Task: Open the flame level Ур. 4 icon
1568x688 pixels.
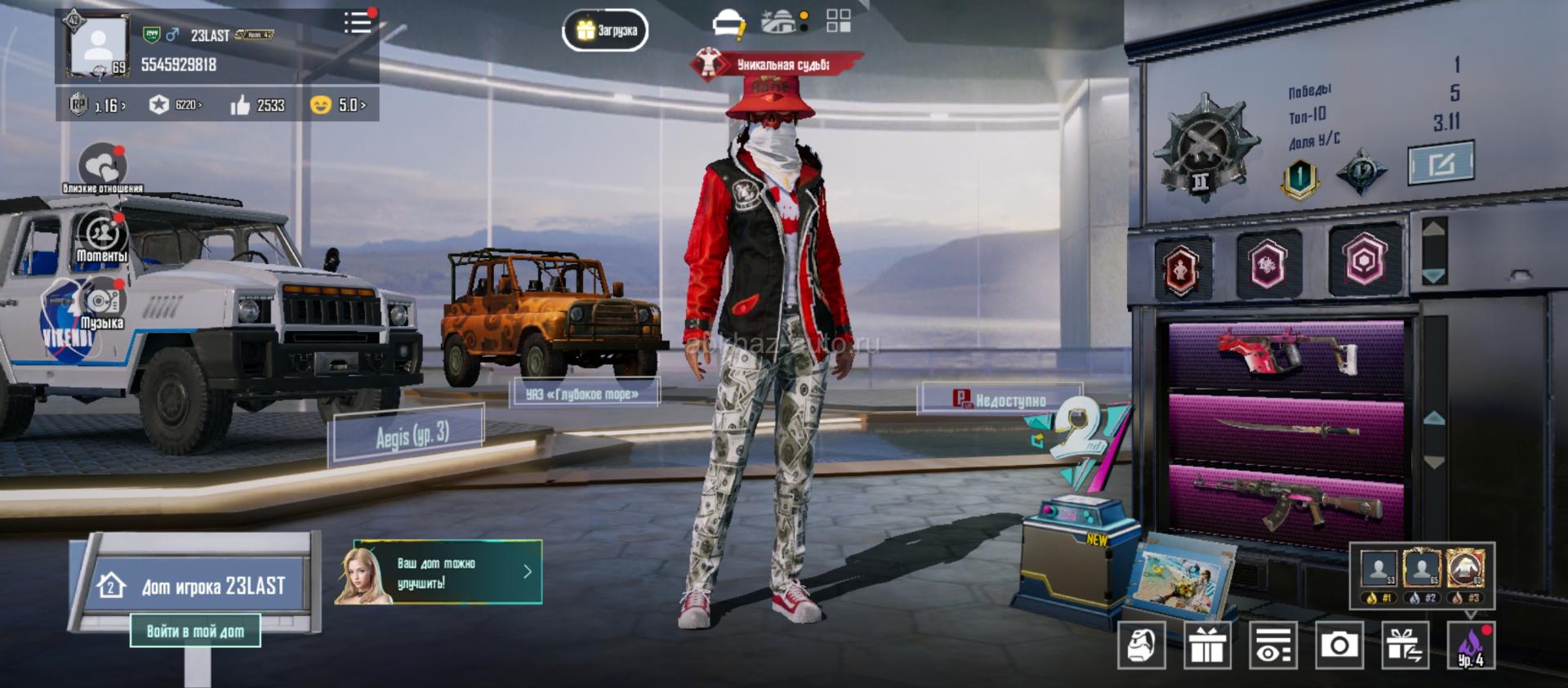Action: point(1471,646)
